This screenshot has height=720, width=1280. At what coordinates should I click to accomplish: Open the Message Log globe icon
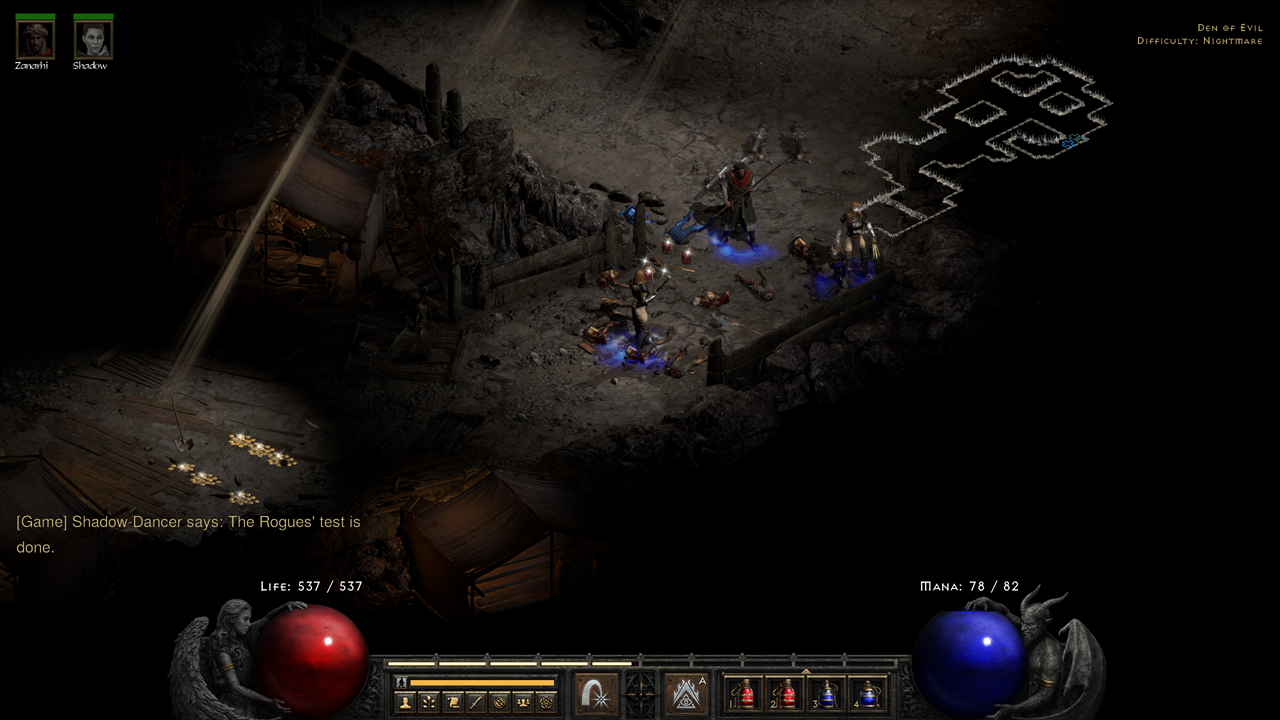click(499, 701)
